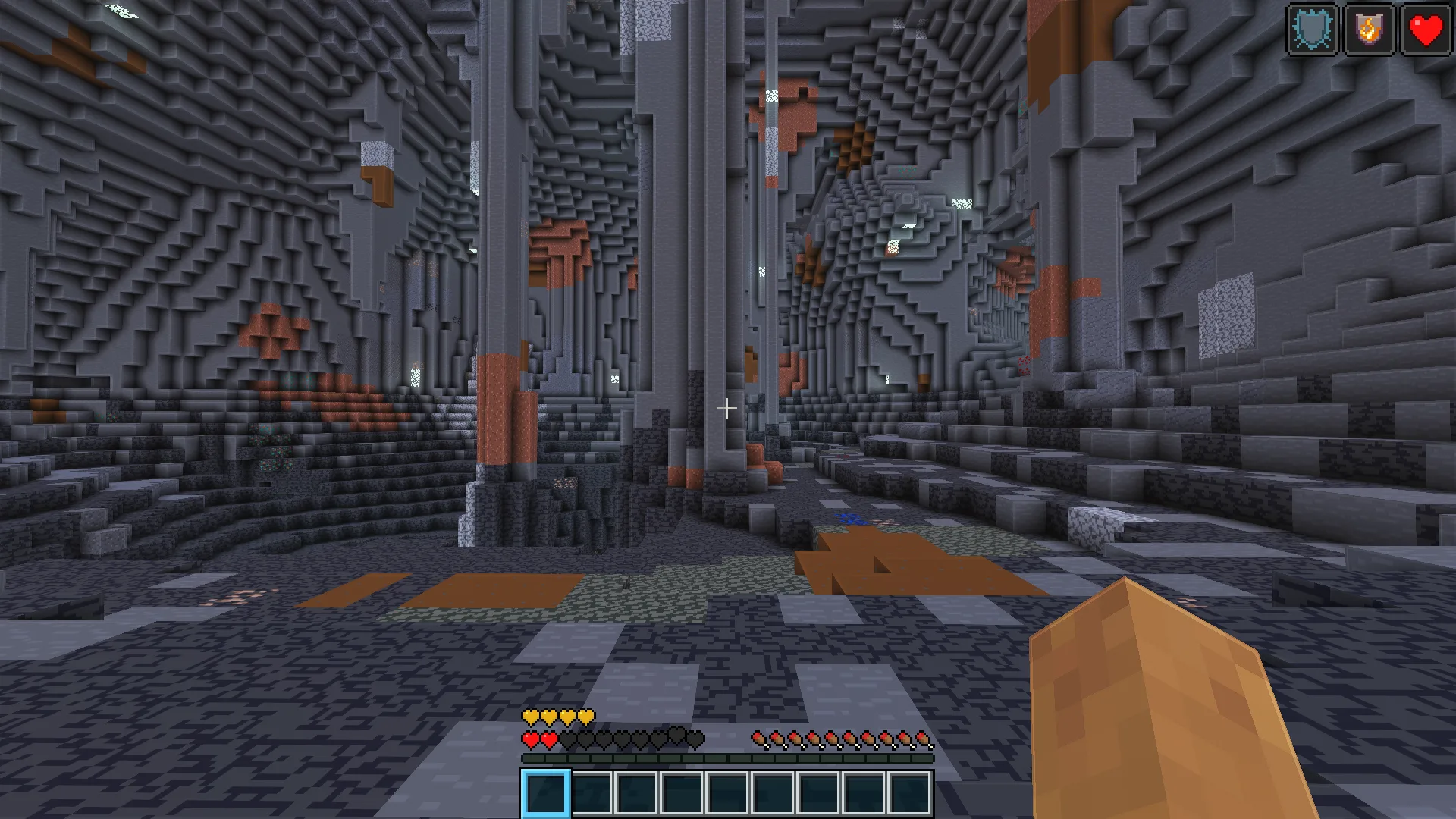Image resolution: width=1456 pixels, height=819 pixels.
Task: Click the crosshair at screen center
Action: click(x=726, y=409)
